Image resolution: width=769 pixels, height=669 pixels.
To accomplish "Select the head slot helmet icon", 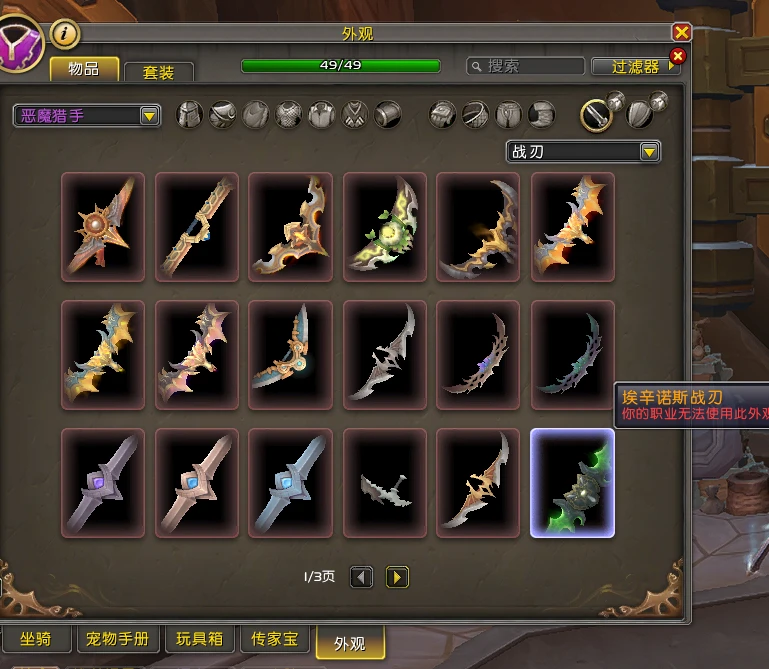I will pyautogui.click(x=190, y=115).
